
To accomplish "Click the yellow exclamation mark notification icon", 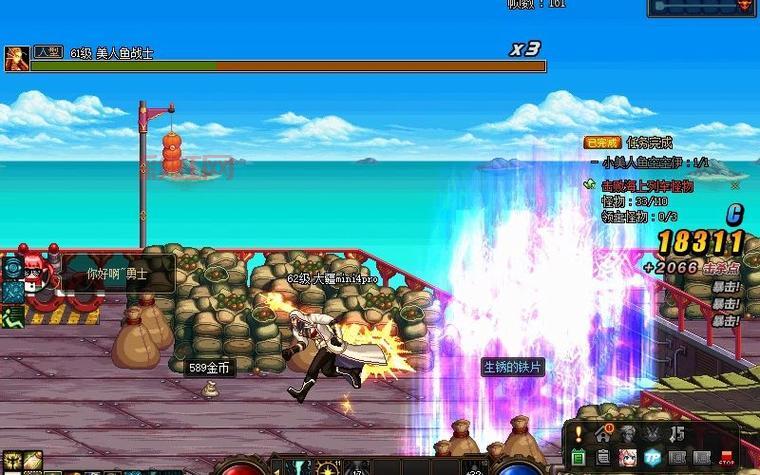I will pos(578,434).
